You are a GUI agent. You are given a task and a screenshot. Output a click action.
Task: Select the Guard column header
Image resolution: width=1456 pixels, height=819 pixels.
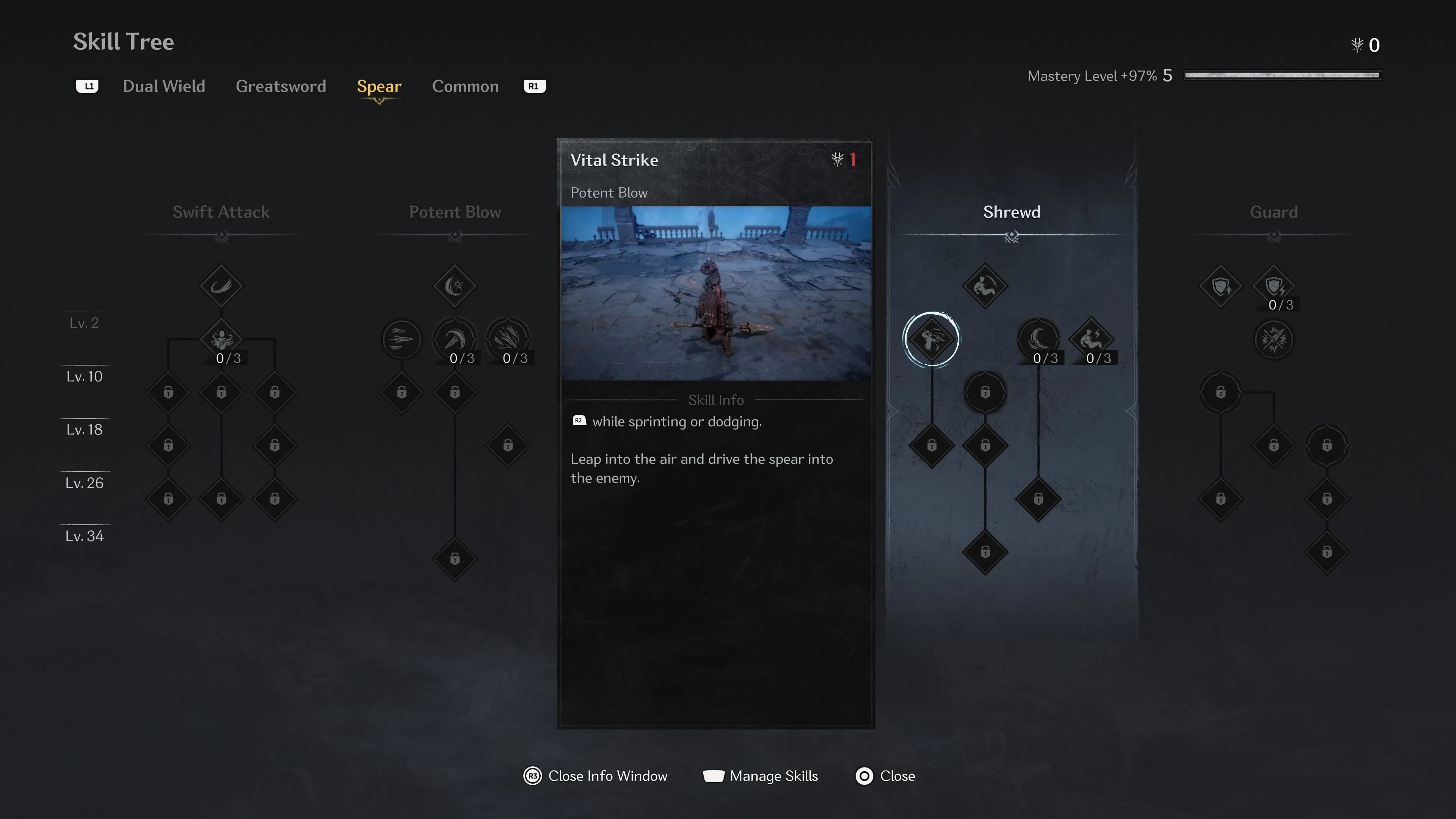[1274, 212]
